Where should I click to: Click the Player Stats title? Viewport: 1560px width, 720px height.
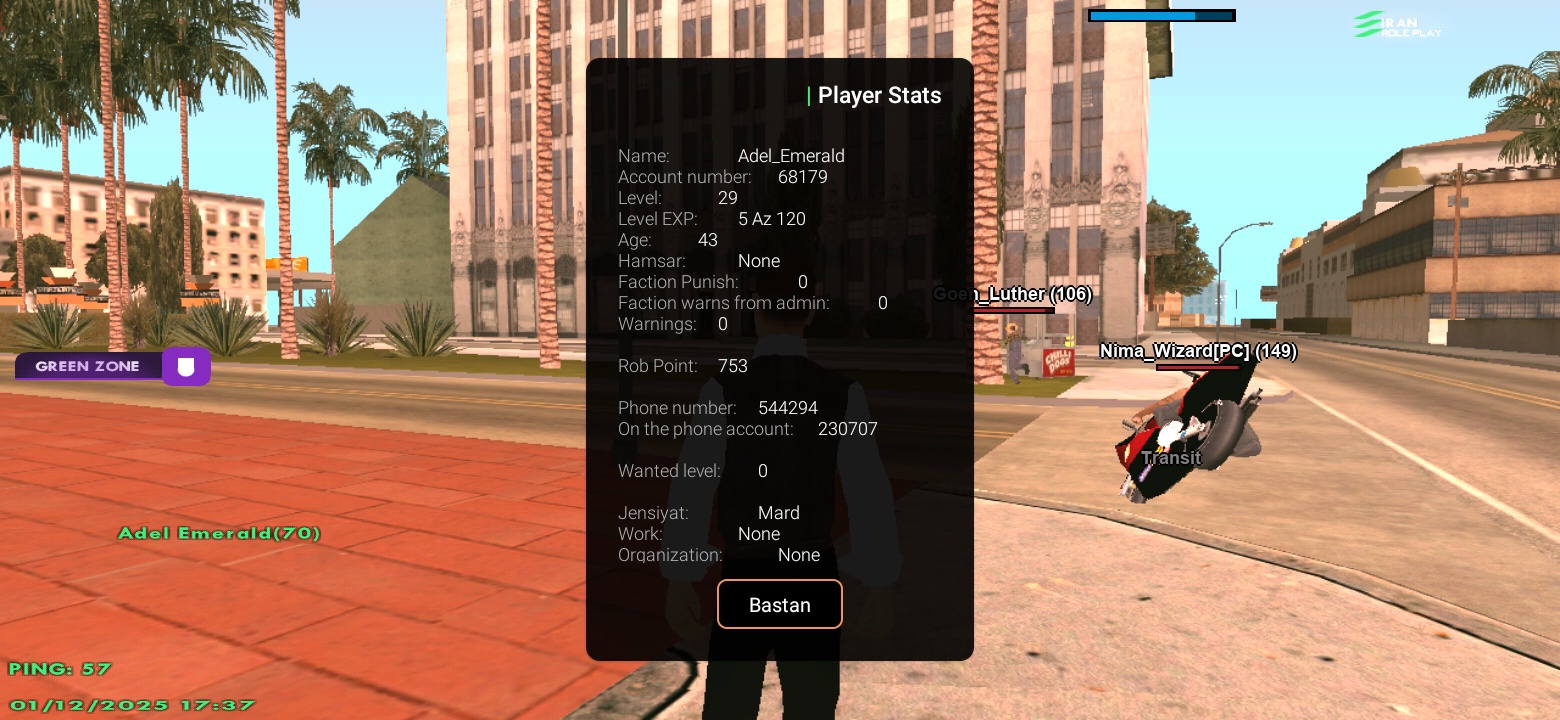click(879, 95)
